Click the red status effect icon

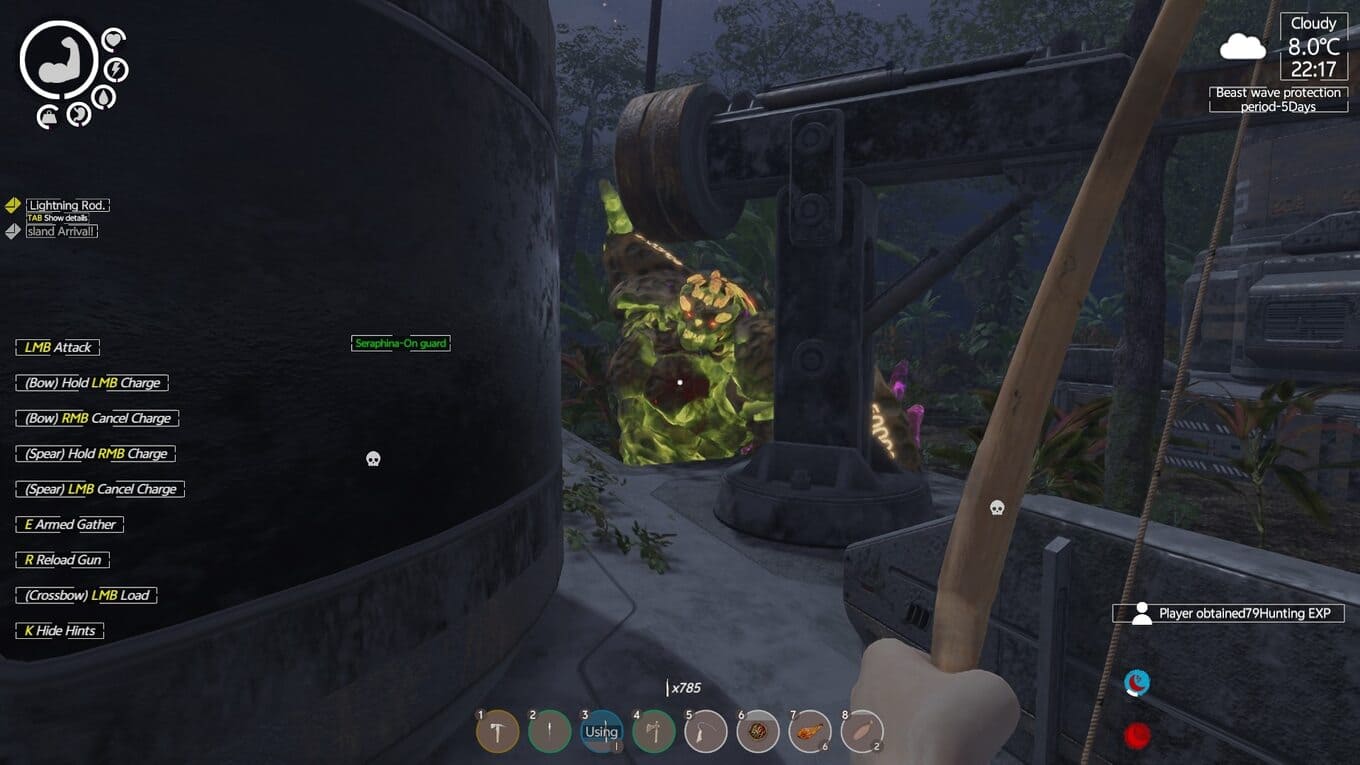tap(1137, 737)
